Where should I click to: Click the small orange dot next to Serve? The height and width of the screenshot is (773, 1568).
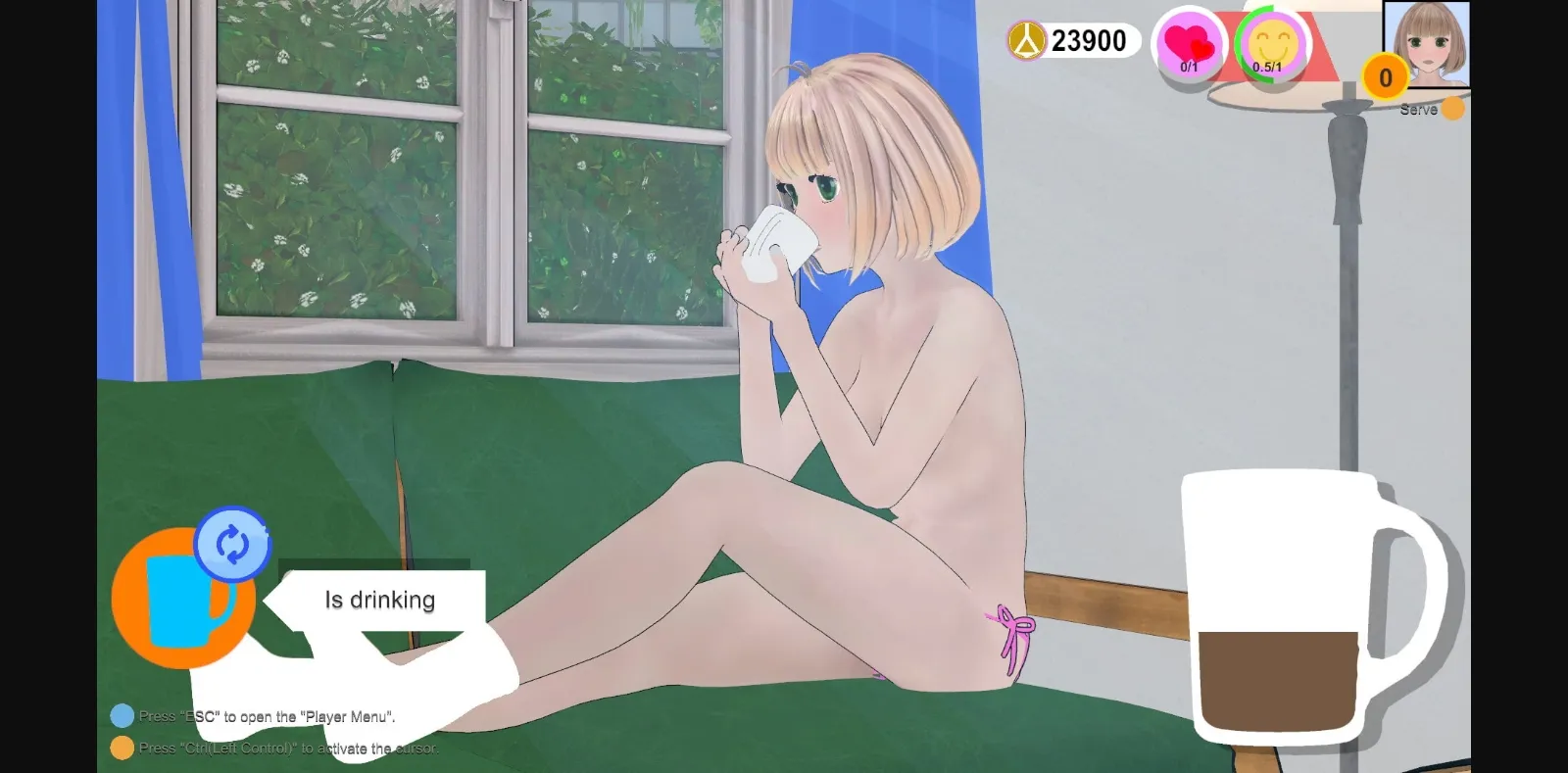click(x=1454, y=109)
